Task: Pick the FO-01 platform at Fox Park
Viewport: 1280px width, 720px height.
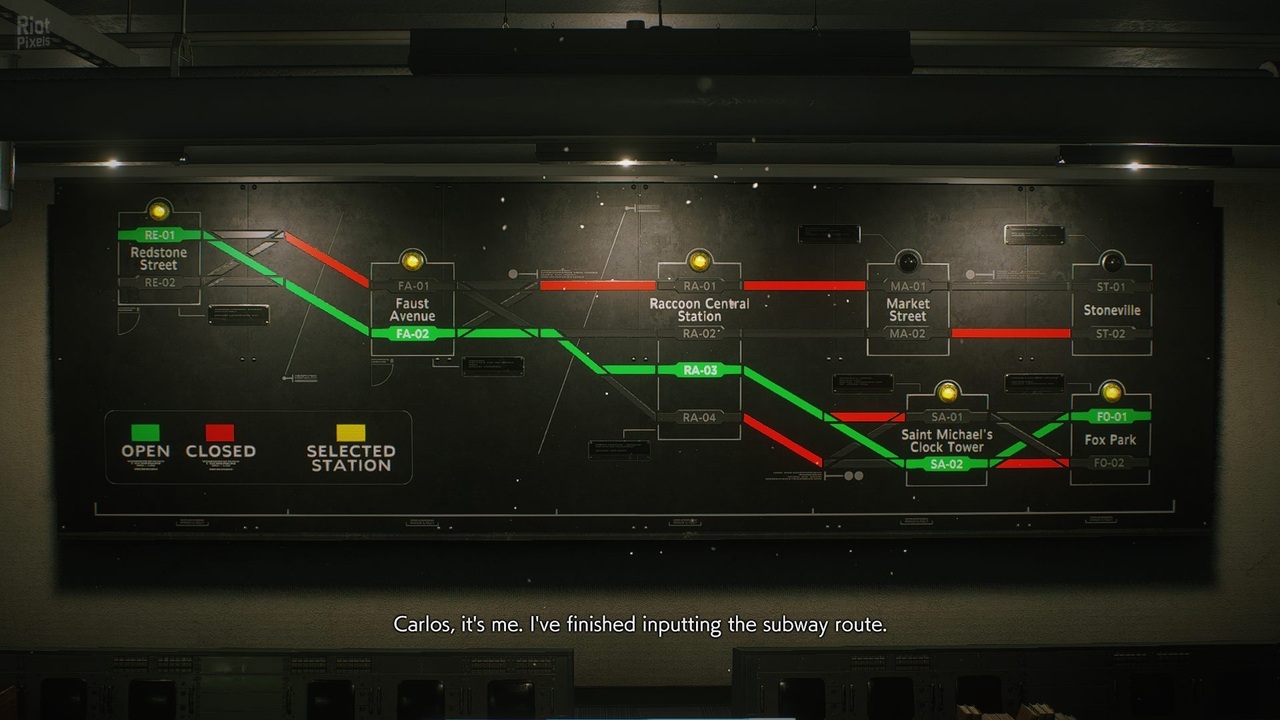Action: (1111, 417)
